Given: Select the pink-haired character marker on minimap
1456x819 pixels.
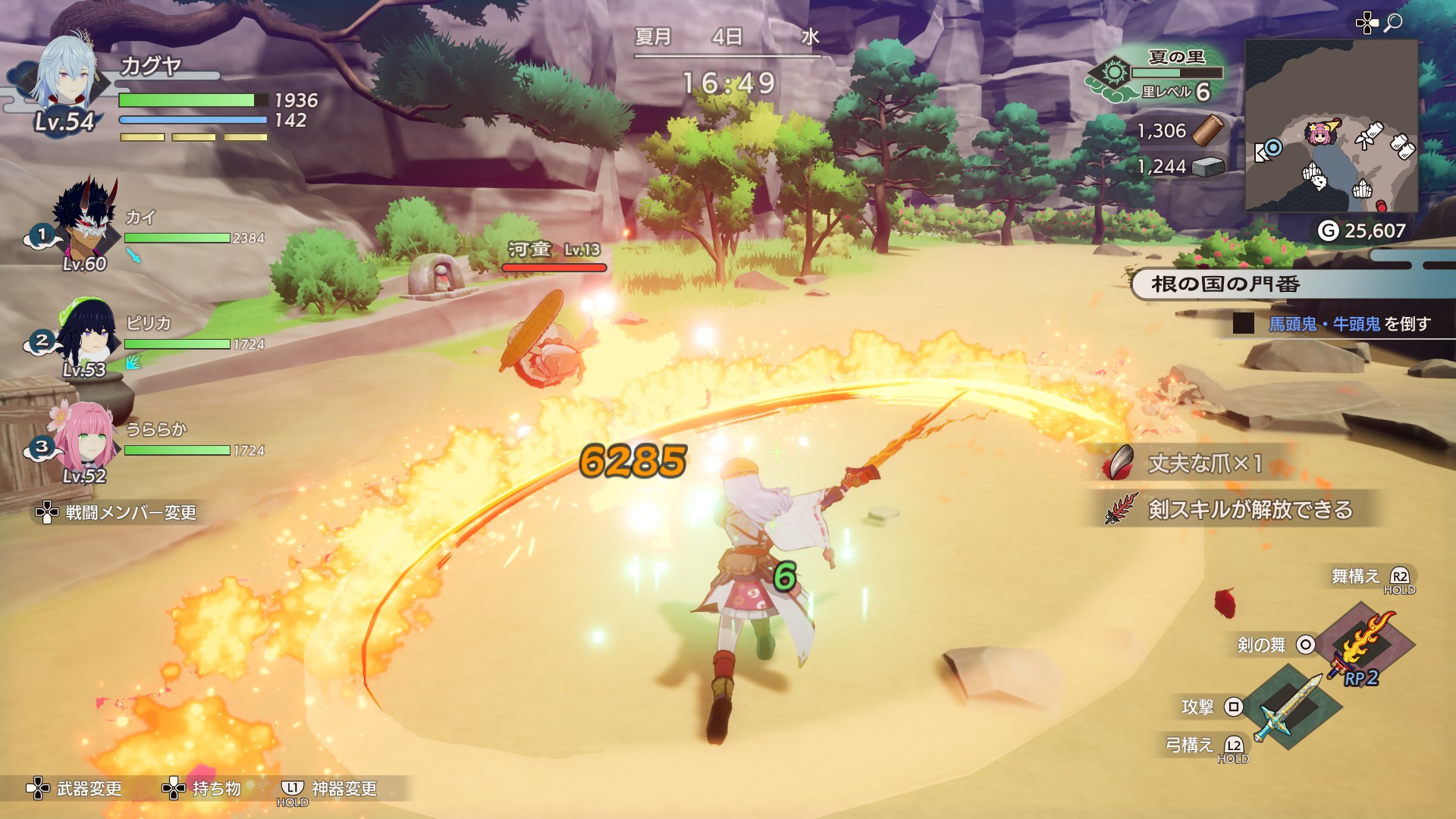Looking at the screenshot, I should click(x=1319, y=134).
